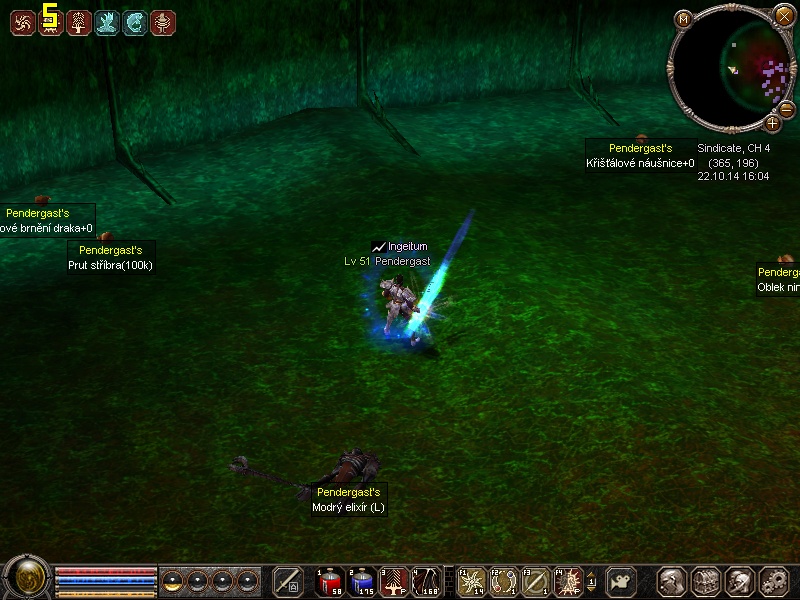The height and width of the screenshot is (600, 800).
Task: Zoom in the minimap with the plus button
Action: click(x=773, y=123)
